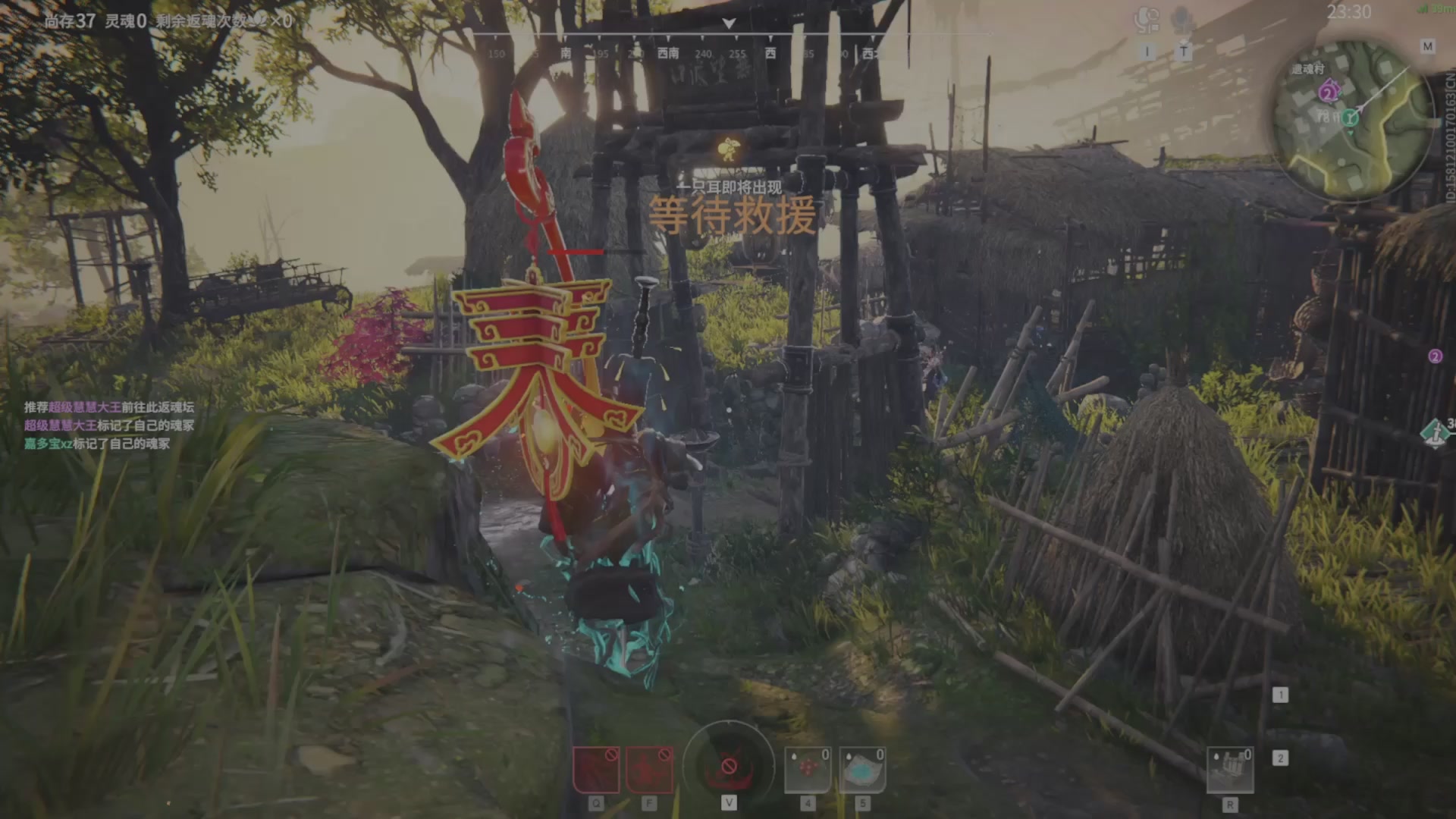Toggle the voice chat speaker icon
This screenshot has height=819, width=1456.
(x=1147, y=20)
